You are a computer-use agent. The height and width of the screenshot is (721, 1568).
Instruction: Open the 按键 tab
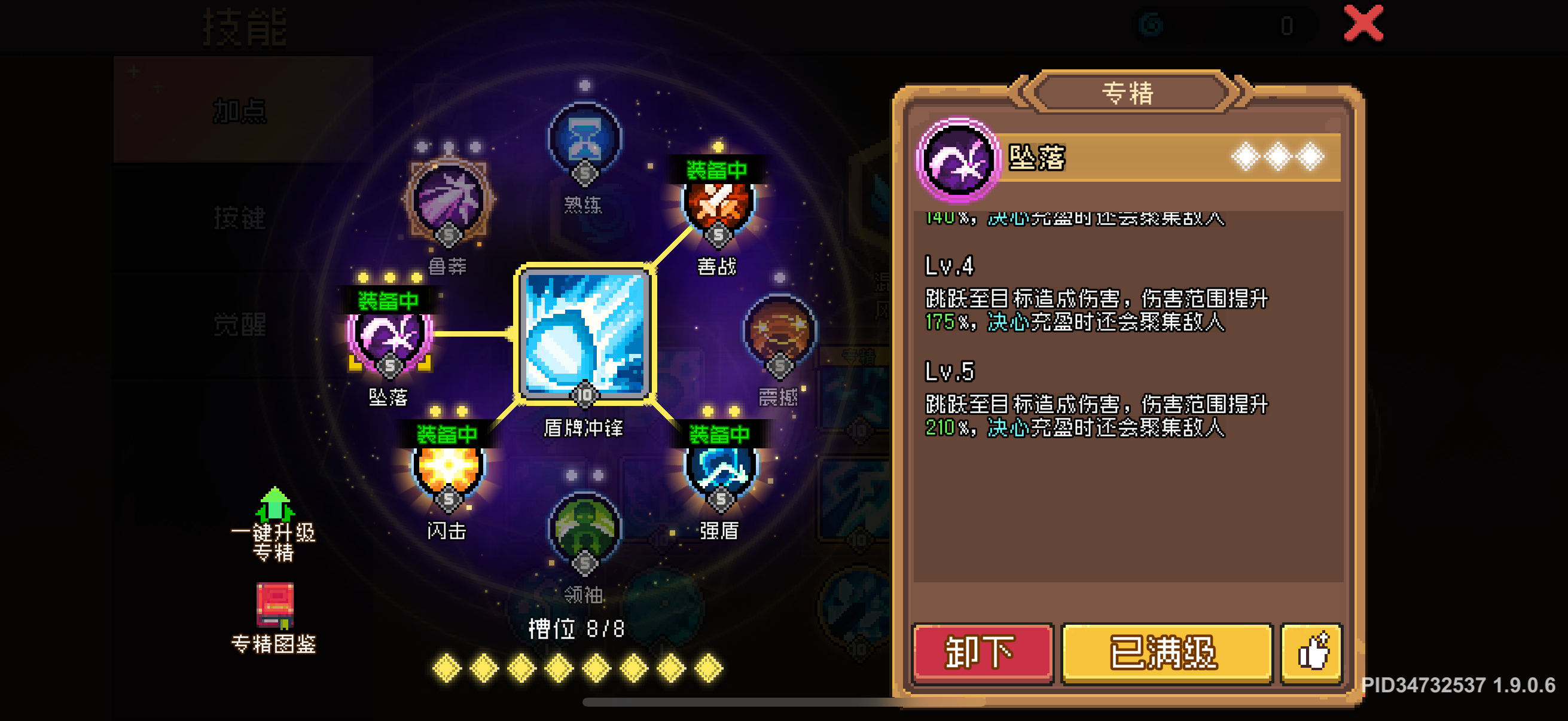click(239, 219)
